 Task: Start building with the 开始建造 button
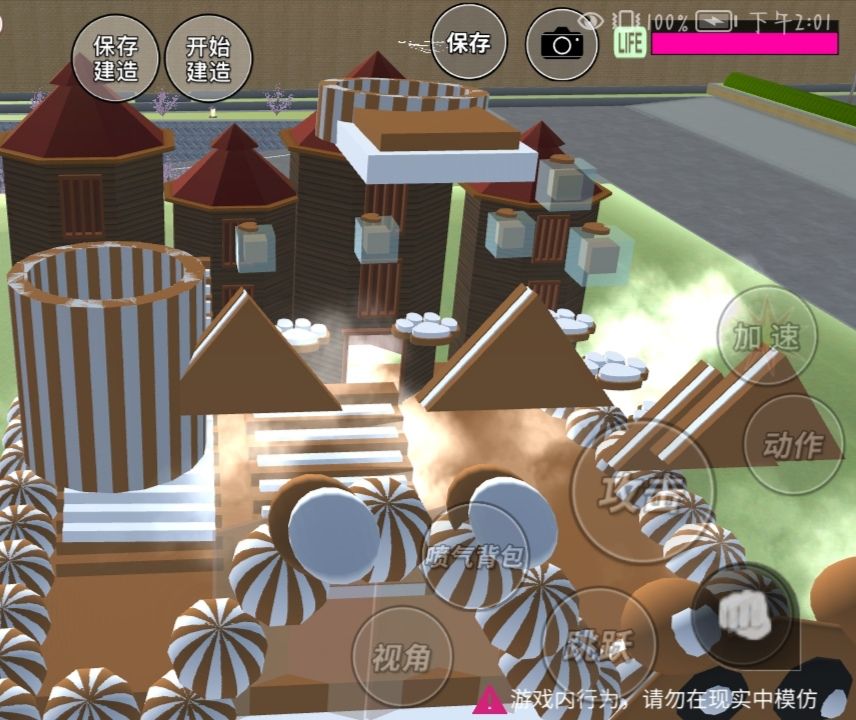(209, 58)
